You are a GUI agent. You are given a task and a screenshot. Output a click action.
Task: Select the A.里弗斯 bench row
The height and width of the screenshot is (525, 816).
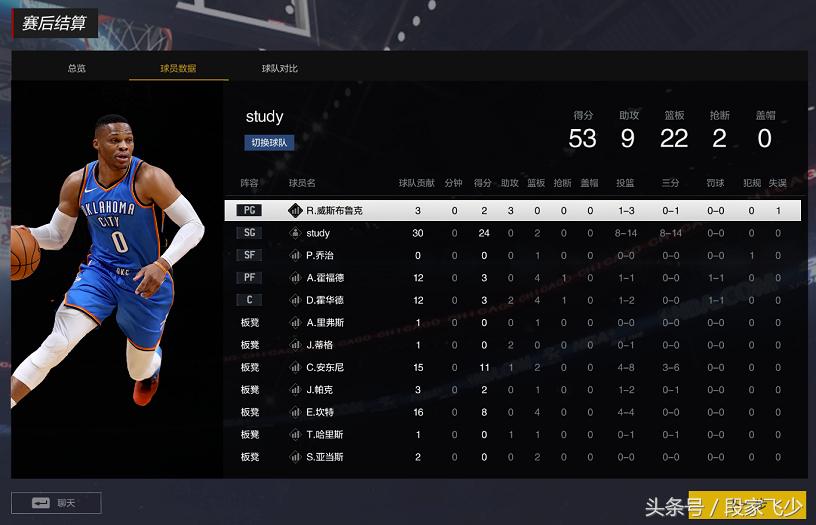(325, 323)
